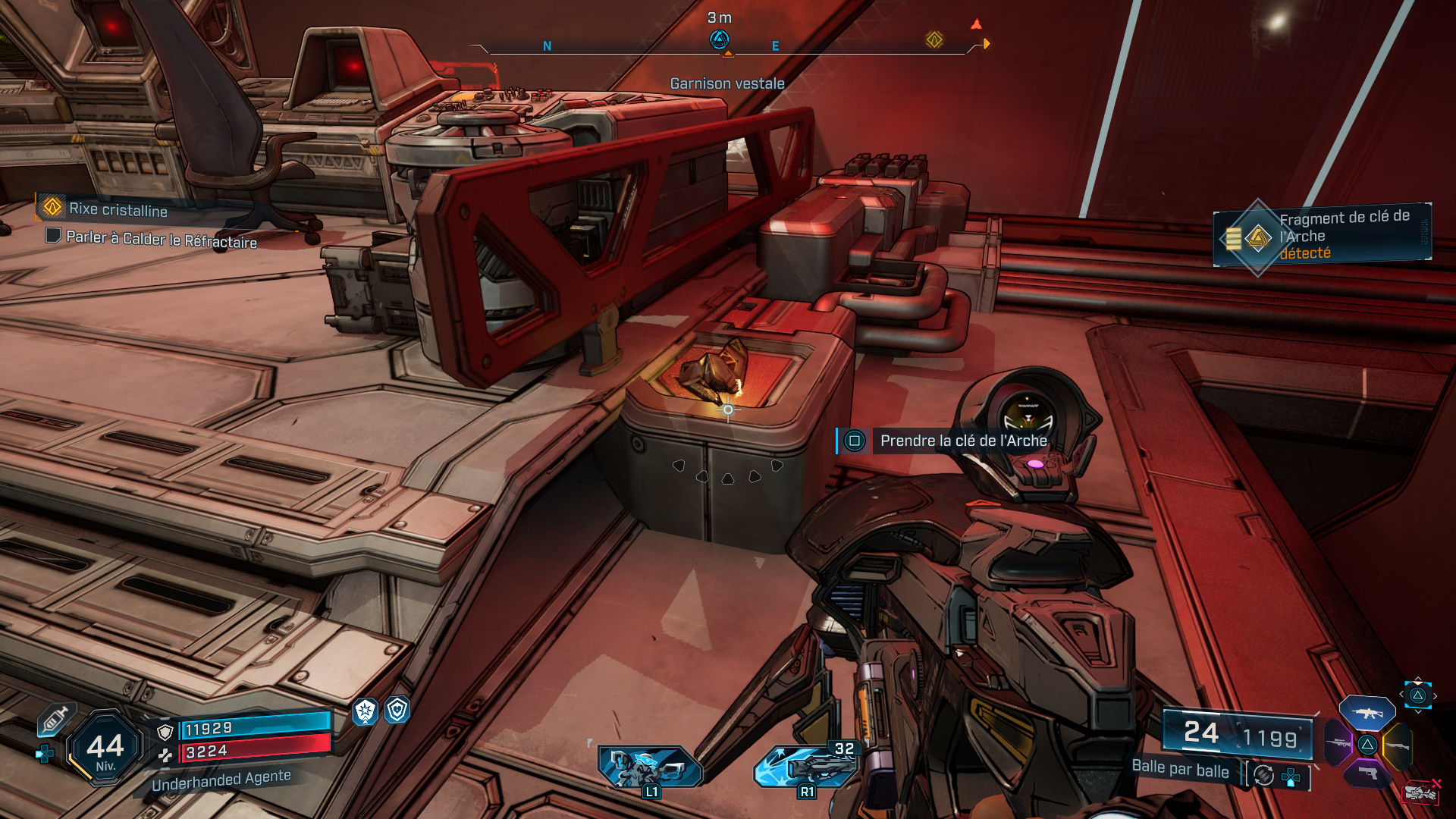
Task: Click the heart shield buff icon
Action: 397,710
